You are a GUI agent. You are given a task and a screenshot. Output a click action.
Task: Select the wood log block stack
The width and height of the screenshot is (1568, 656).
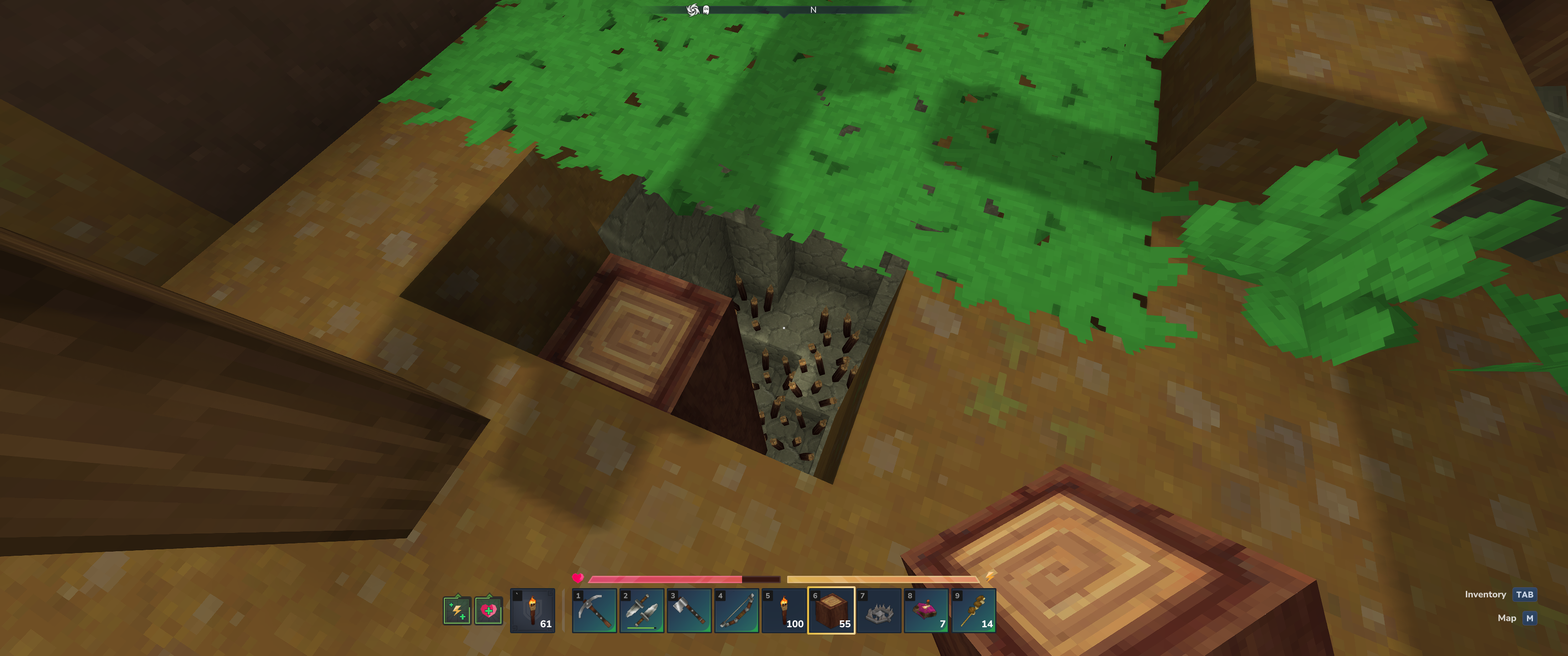pyautogui.click(x=831, y=610)
